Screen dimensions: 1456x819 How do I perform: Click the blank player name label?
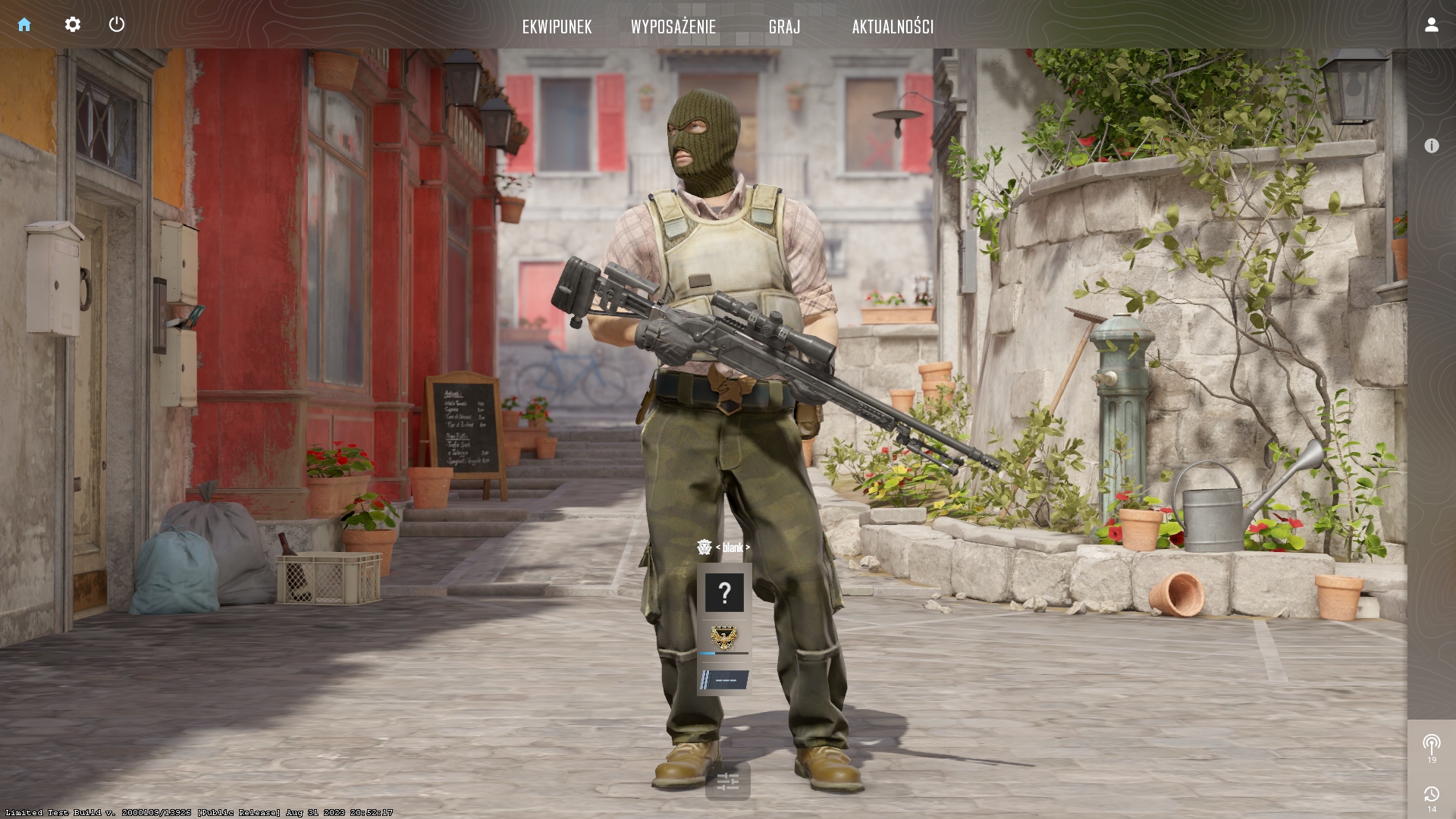(732, 548)
